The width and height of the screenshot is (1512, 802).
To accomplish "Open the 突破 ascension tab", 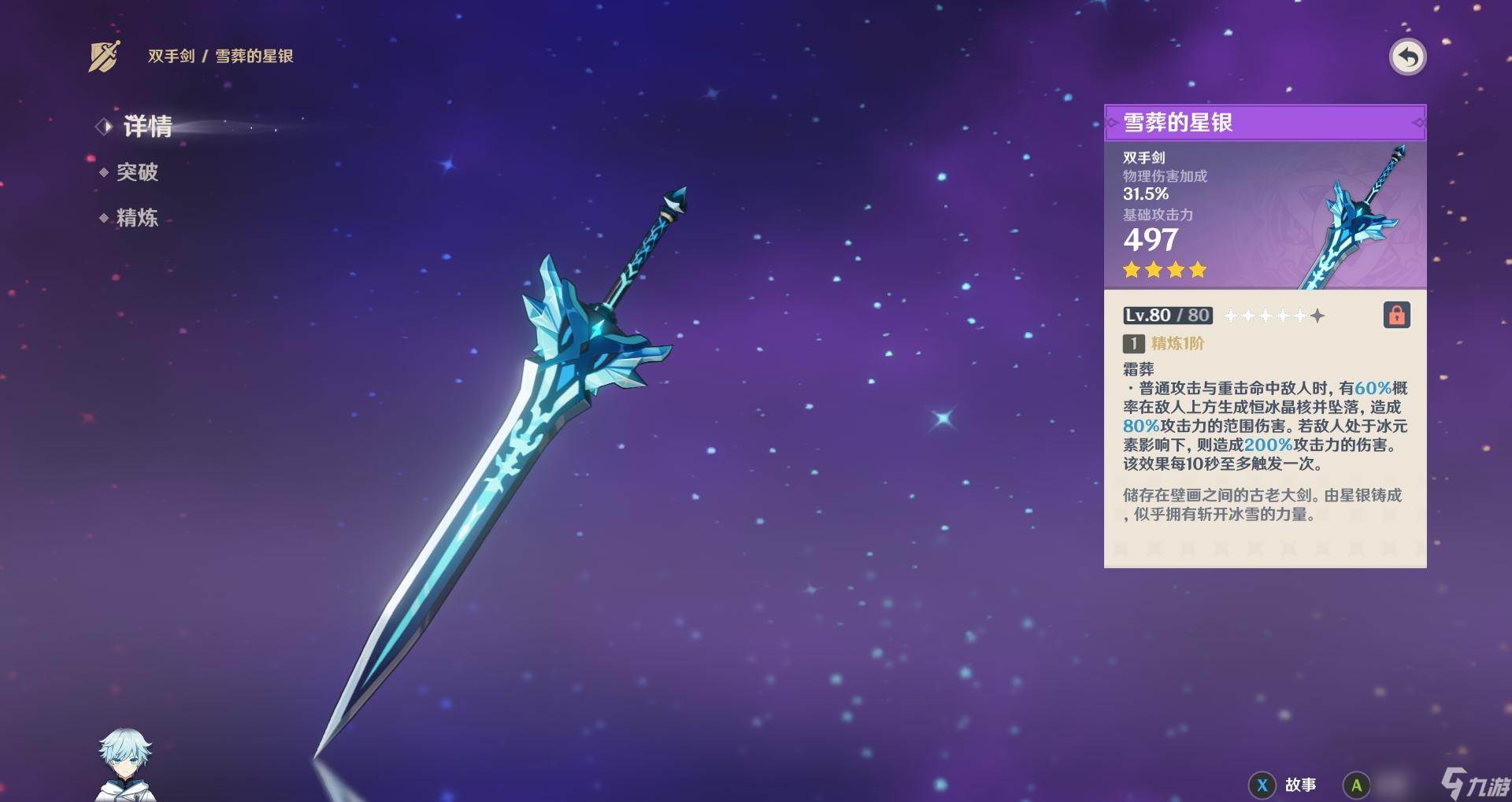I will tap(137, 172).
